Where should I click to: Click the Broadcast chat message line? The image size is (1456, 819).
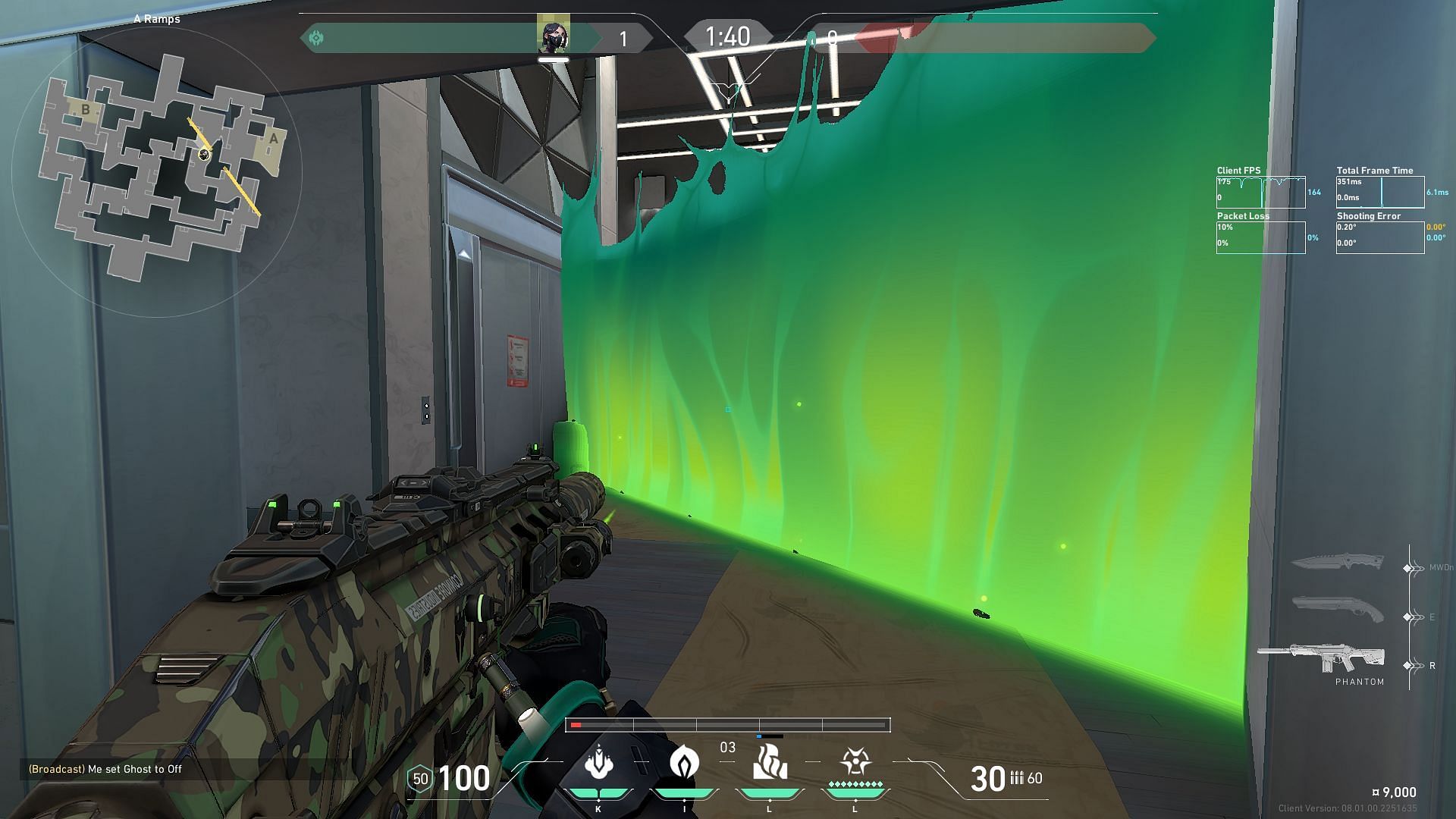coord(105,769)
